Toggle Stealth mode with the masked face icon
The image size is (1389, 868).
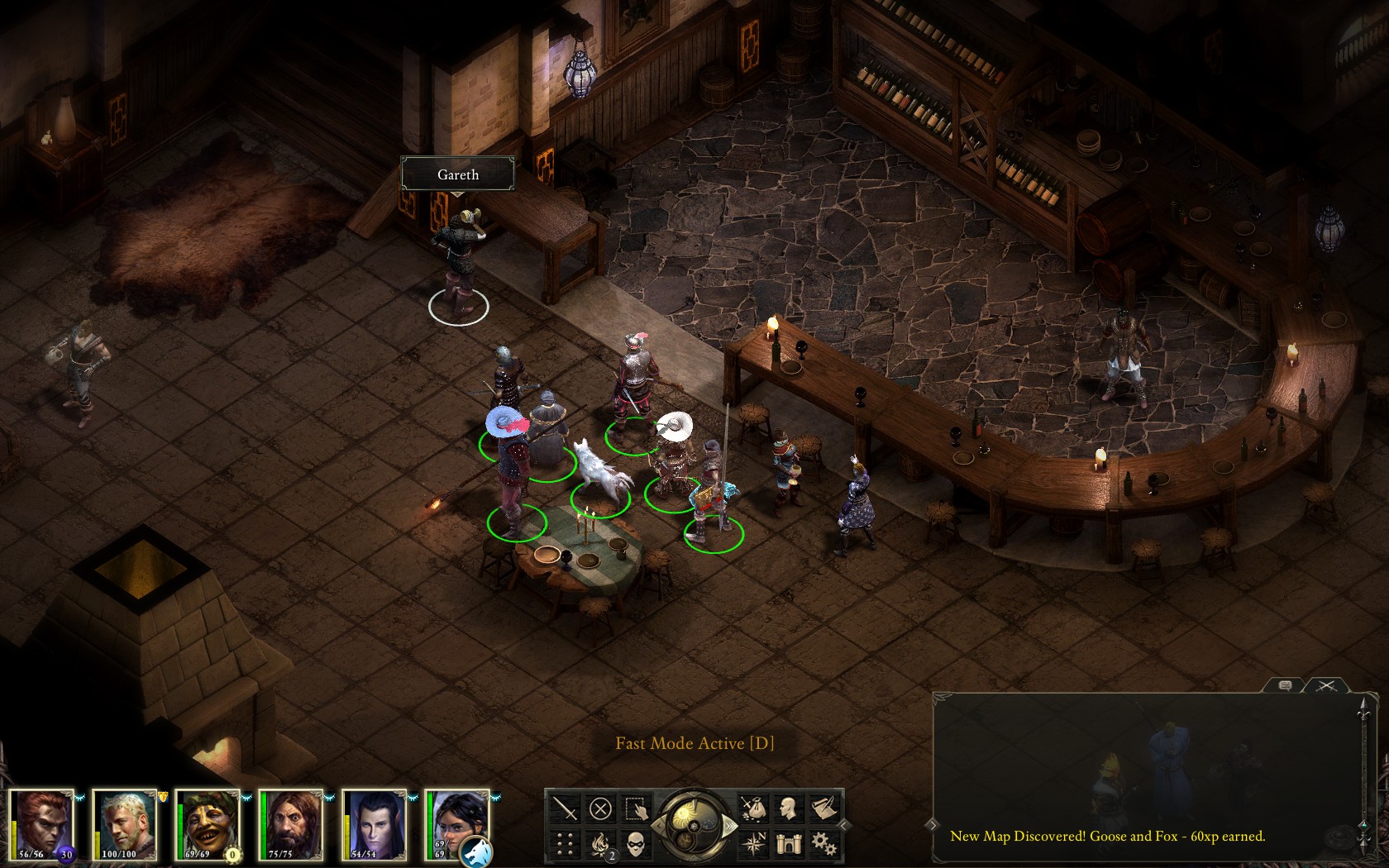coord(637,844)
